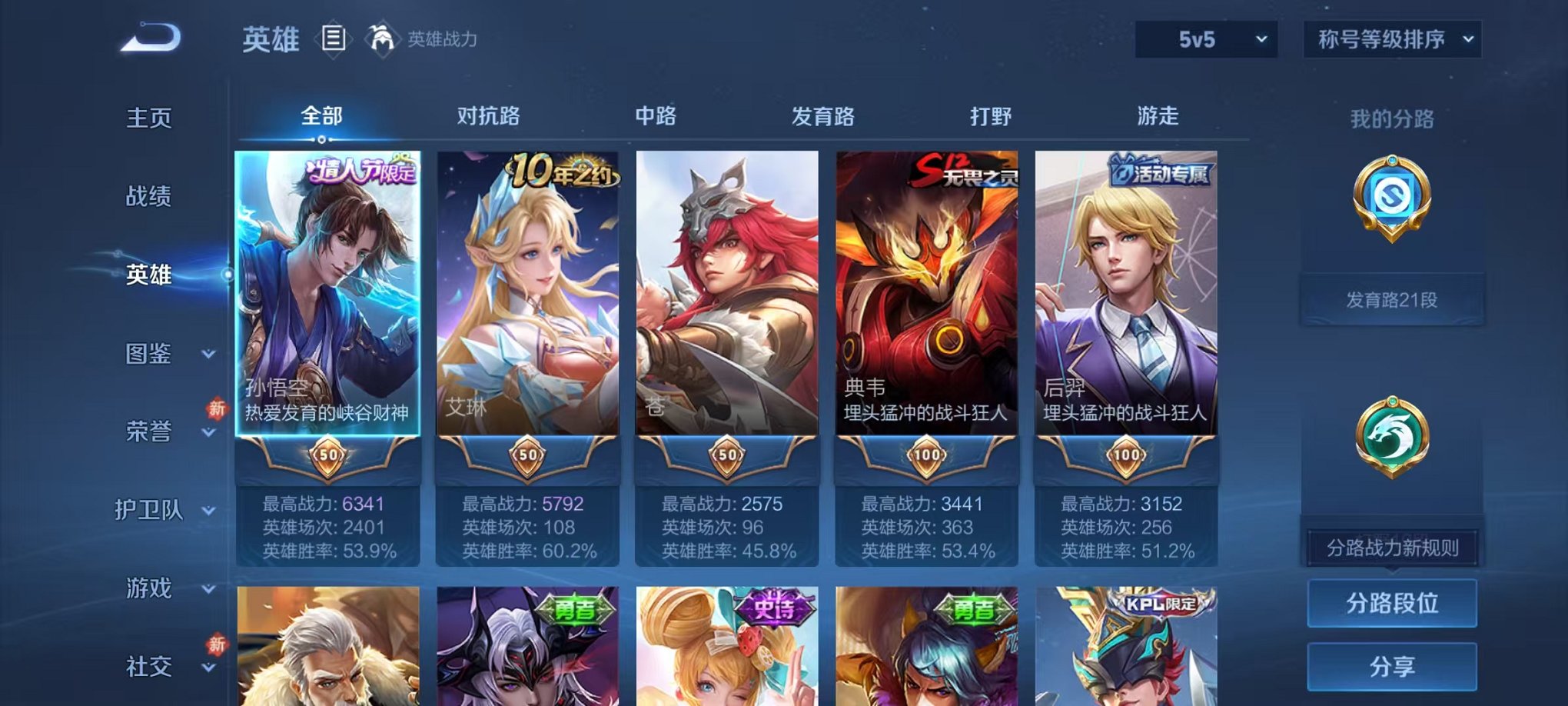Open the 孙悟空 hero card

coord(327,308)
